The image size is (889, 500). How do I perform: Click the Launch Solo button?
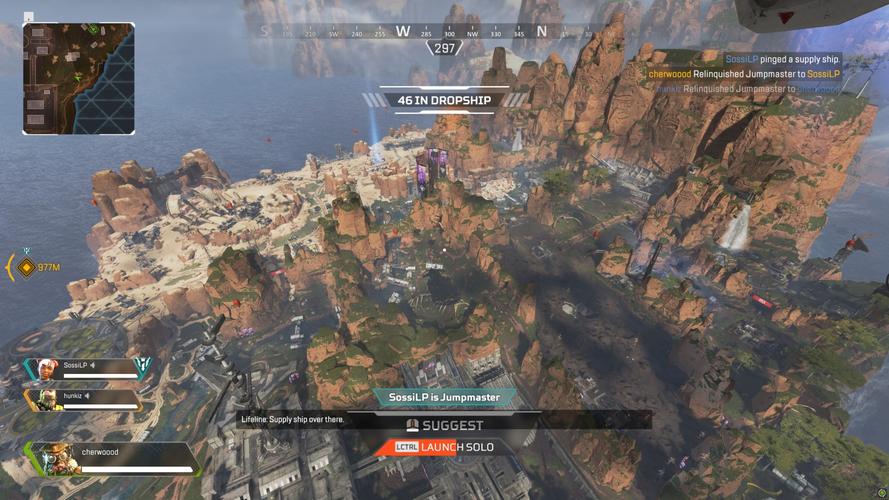coord(443,447)
